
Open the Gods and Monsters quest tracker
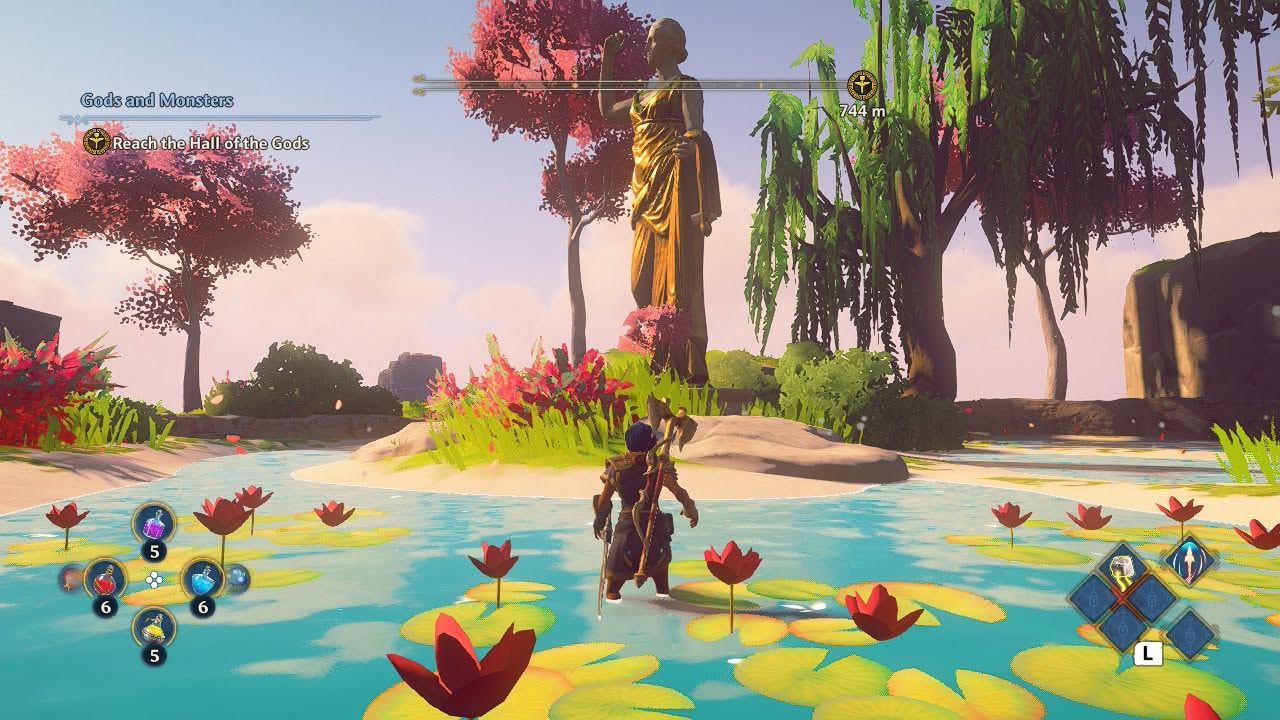point(157,101)
